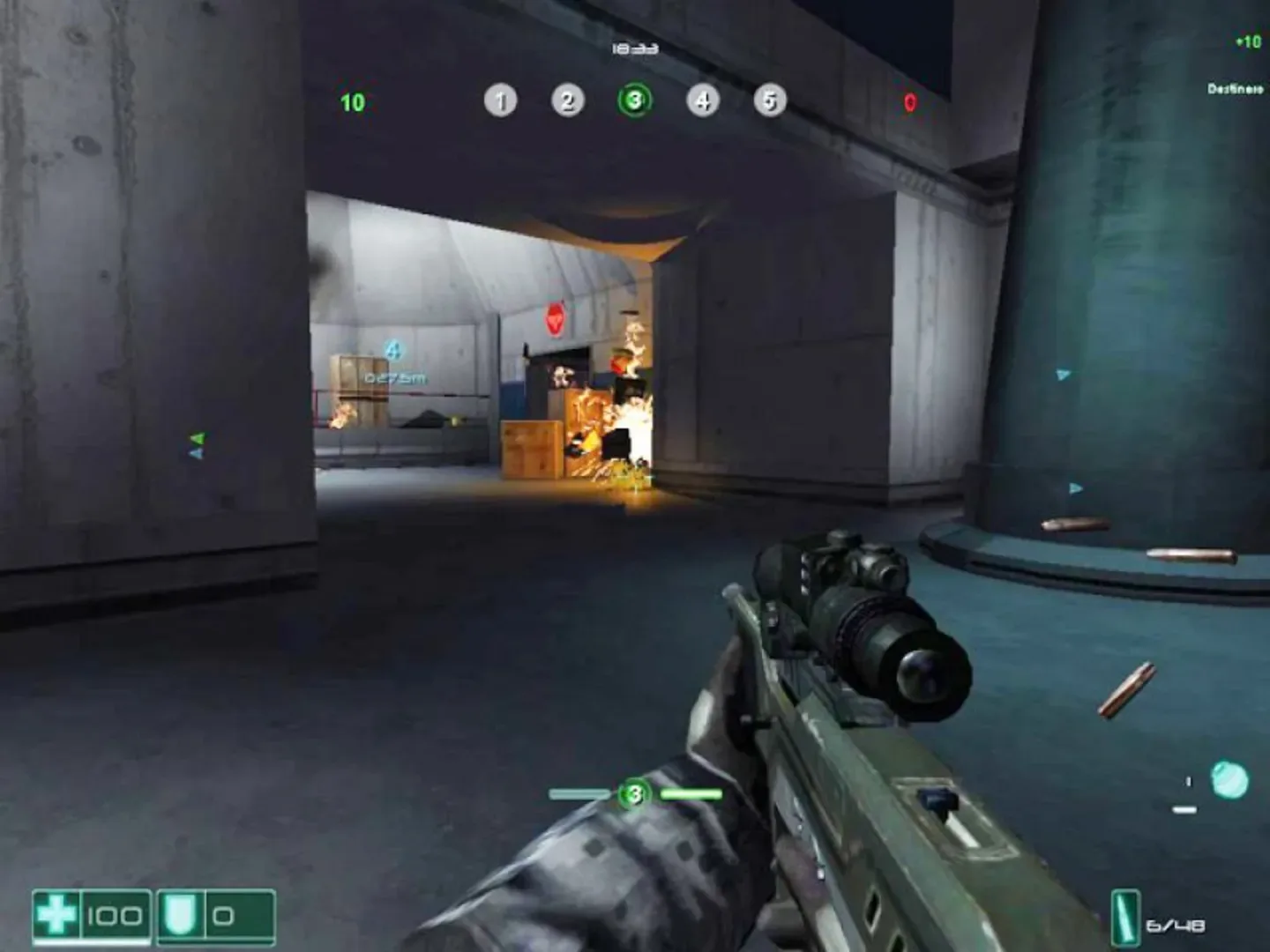Click the green team score 10
This screenshot has height=952, width=1270.
pos(352,102)
